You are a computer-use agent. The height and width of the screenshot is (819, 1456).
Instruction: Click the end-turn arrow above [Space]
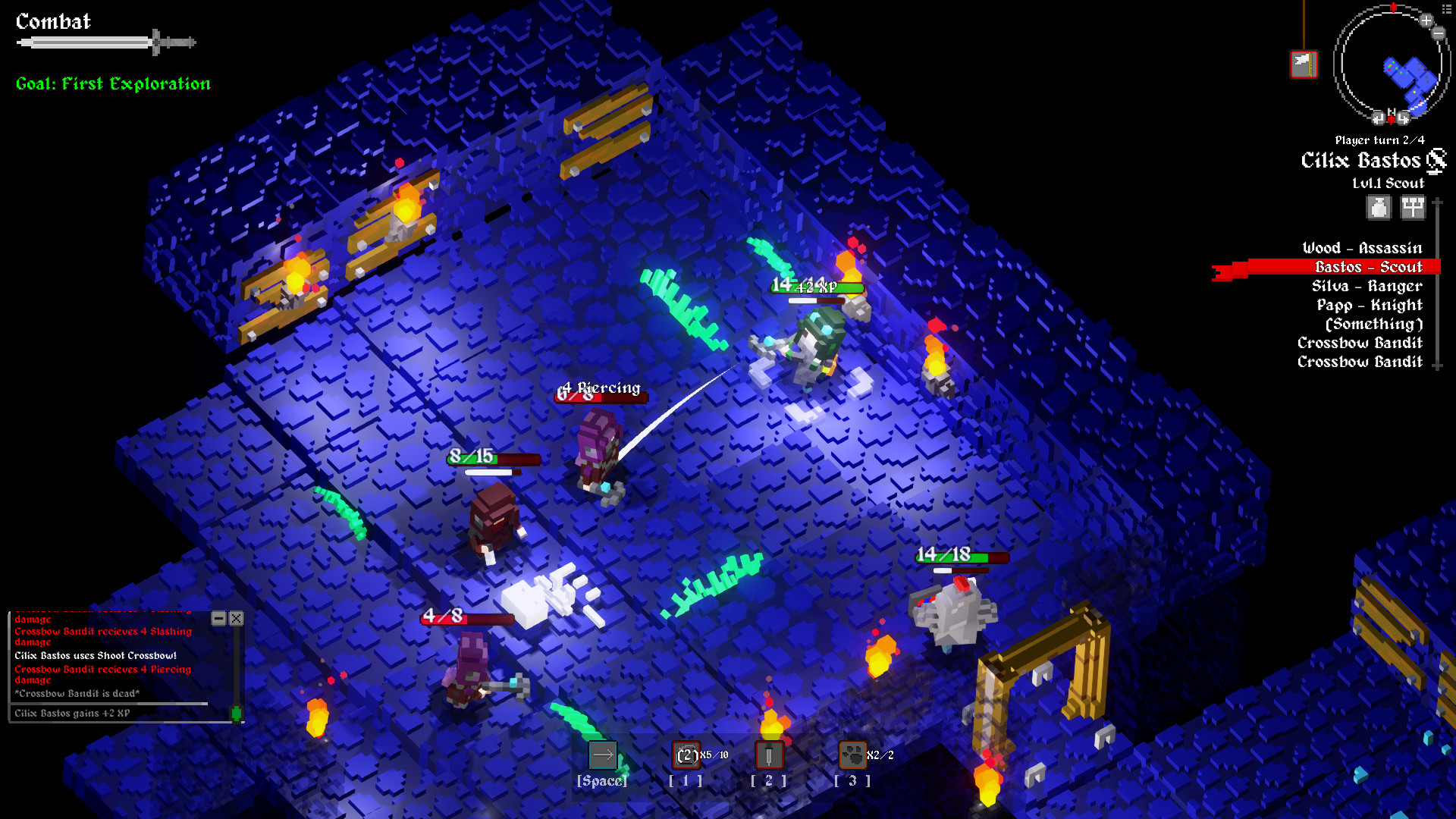pyautogui.click(x=602, y=754)
